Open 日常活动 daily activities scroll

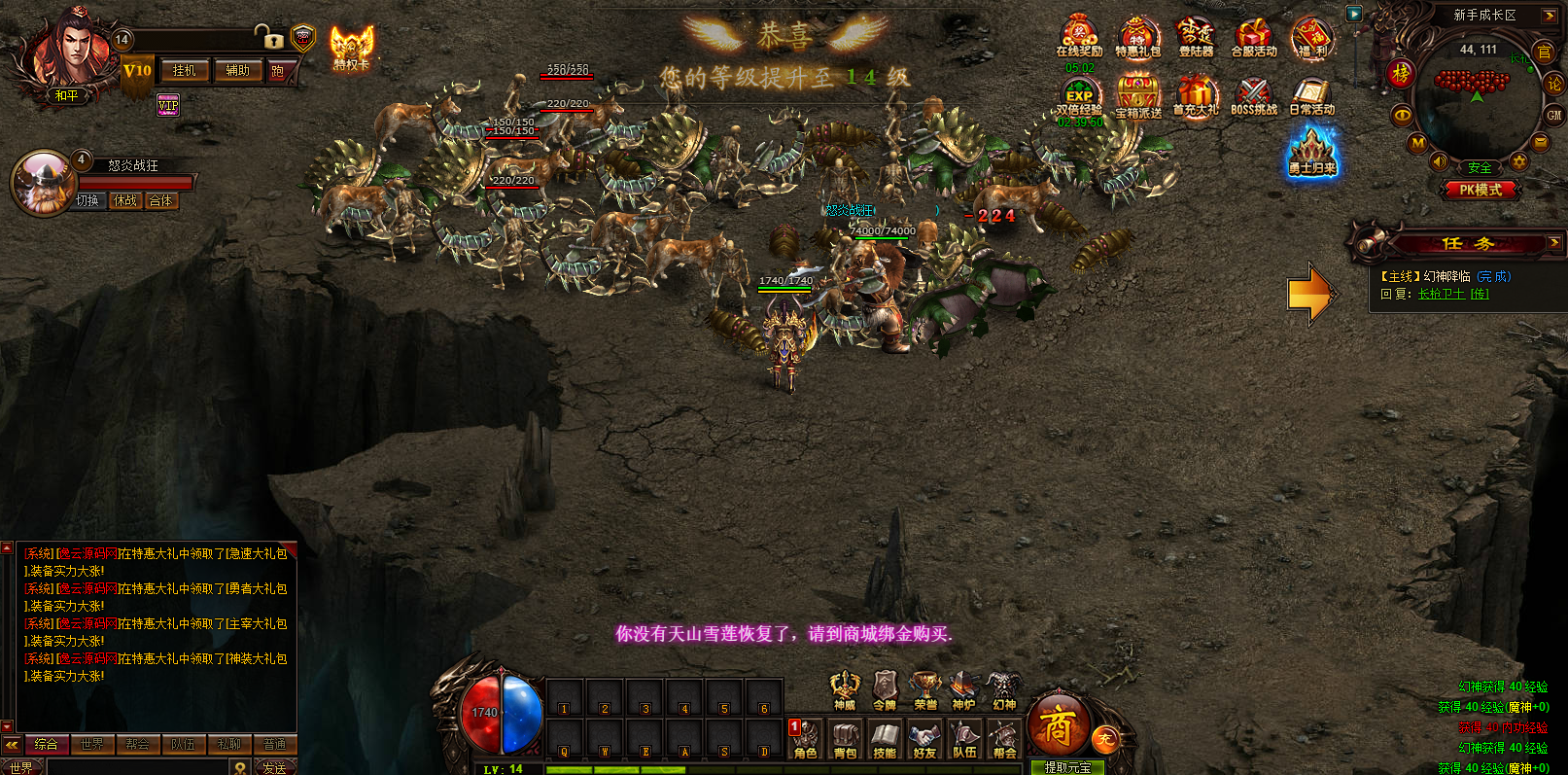tap(1311, 96)
